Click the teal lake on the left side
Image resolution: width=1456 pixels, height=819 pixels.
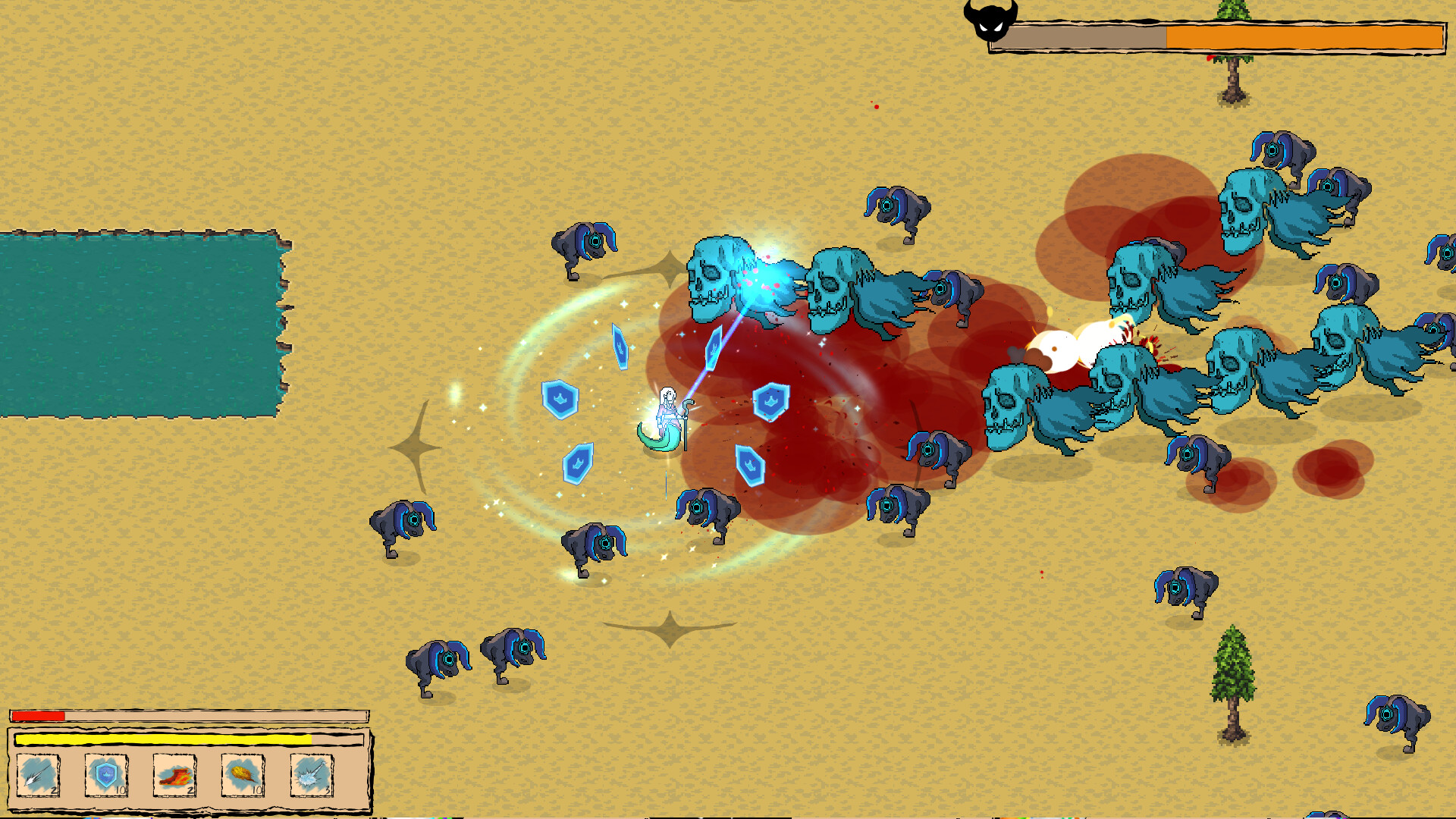(136, 326)
